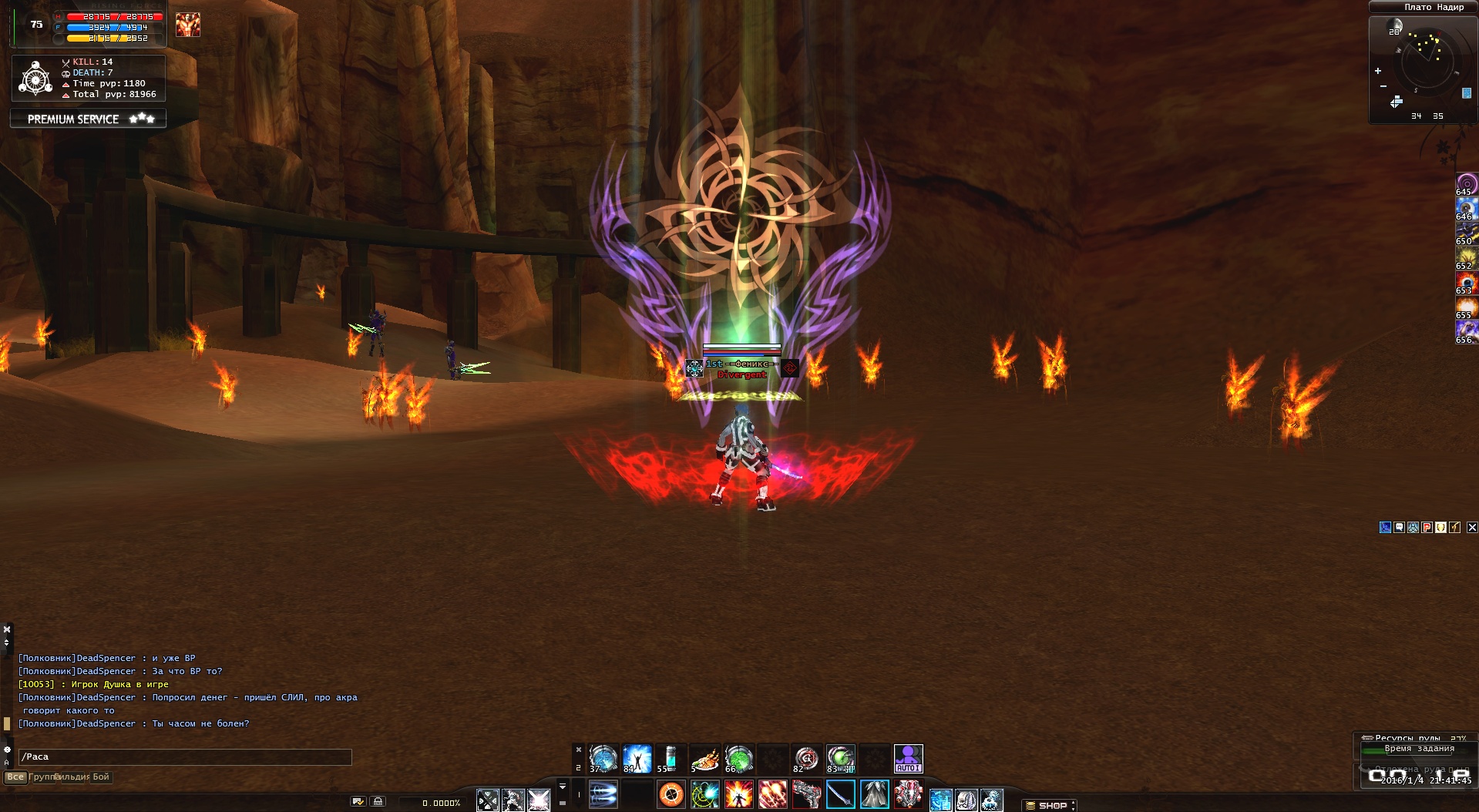Open the SHOP button

tap(1050, 805)
